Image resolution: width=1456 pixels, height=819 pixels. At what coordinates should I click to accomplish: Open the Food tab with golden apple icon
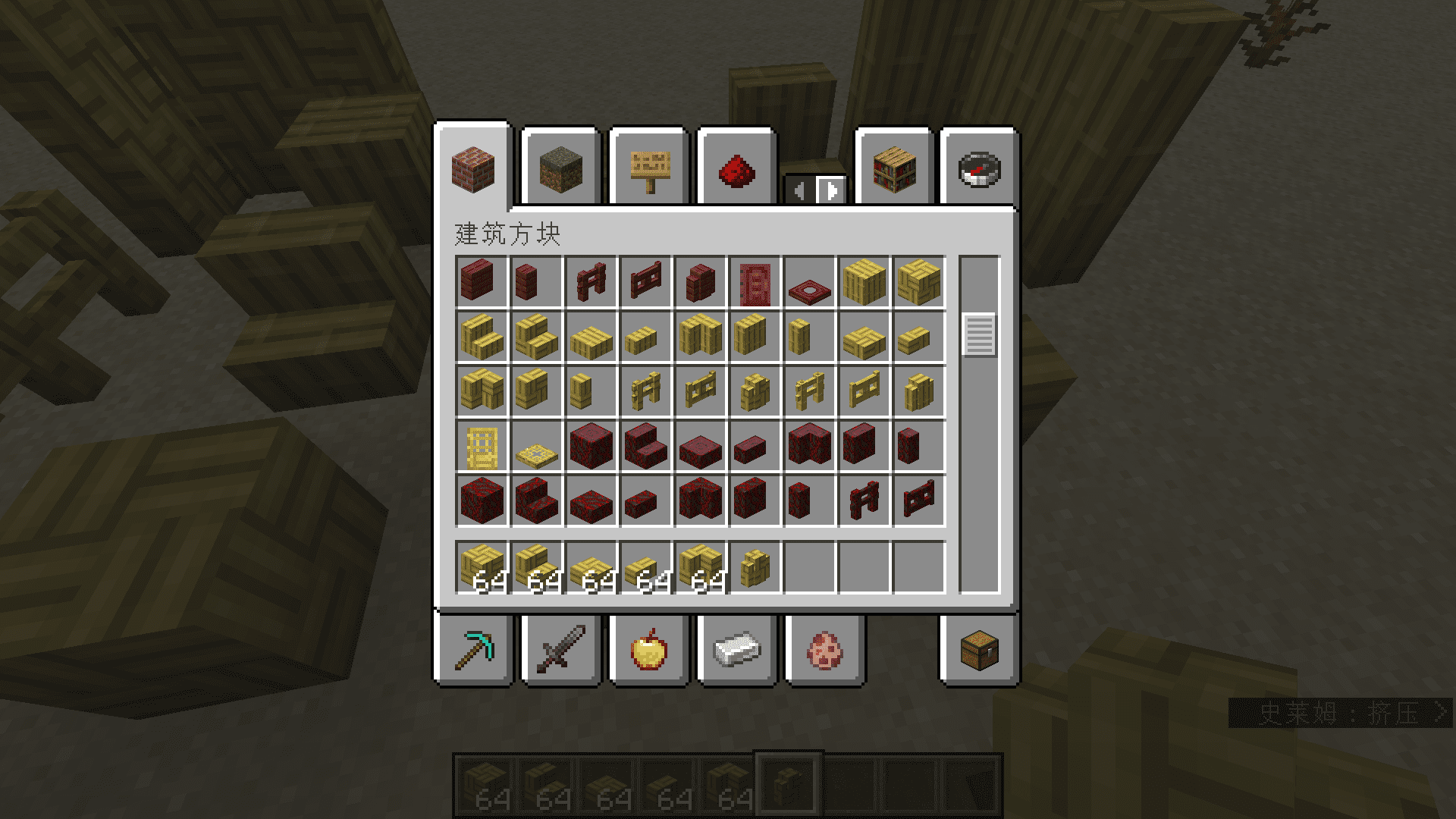[650, 651]
